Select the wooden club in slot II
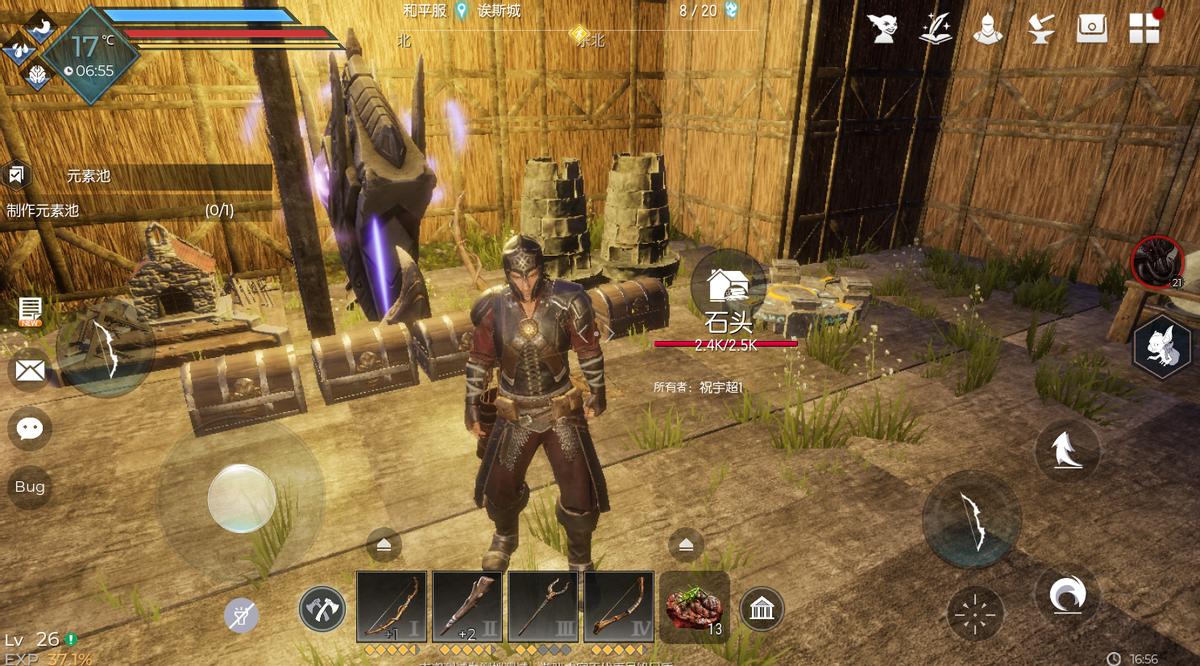 [467, 606]
